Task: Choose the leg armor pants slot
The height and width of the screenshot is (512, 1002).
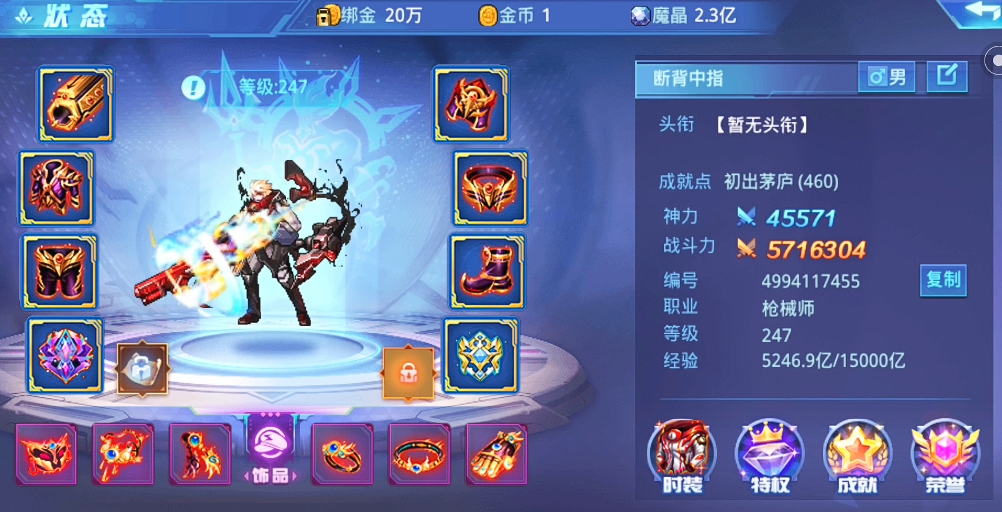Action: click(60, 271)
